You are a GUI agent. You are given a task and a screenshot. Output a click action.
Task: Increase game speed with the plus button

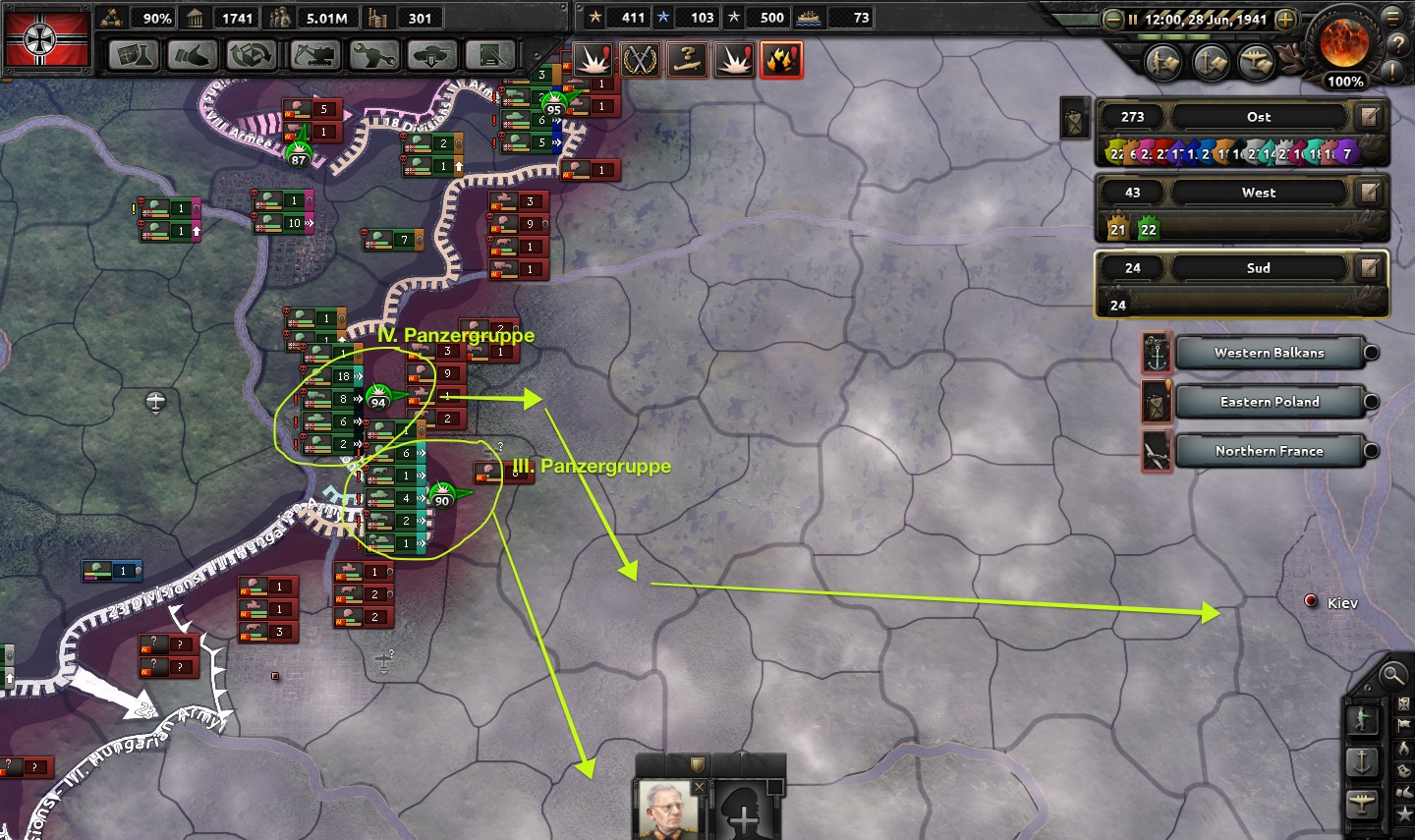1285,19
